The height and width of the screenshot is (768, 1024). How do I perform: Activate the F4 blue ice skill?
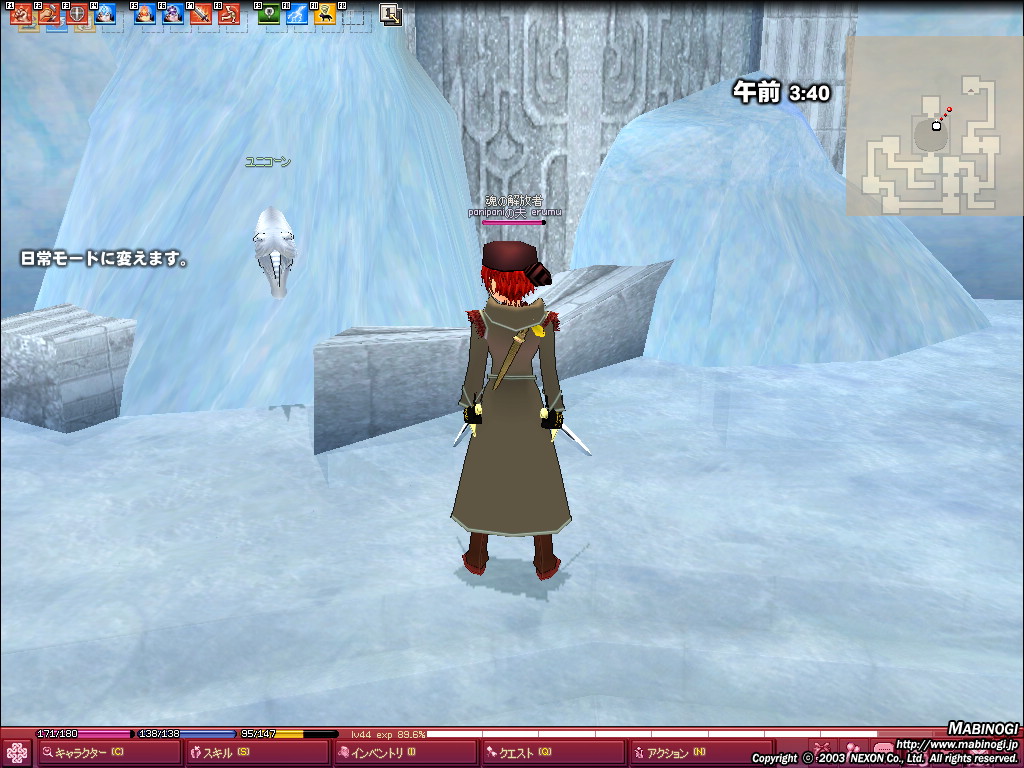pos(105,14)
